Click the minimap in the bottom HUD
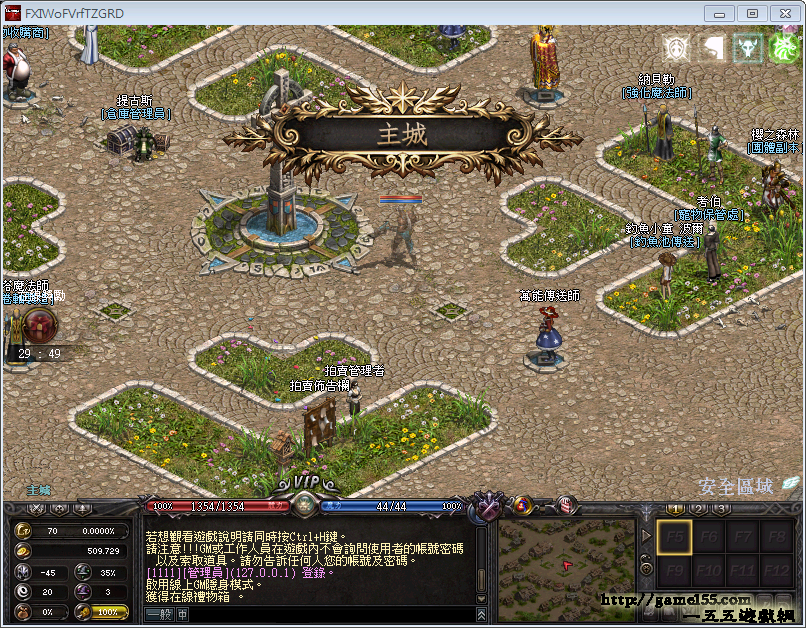806x628 pixels. (x=567, y=564)
